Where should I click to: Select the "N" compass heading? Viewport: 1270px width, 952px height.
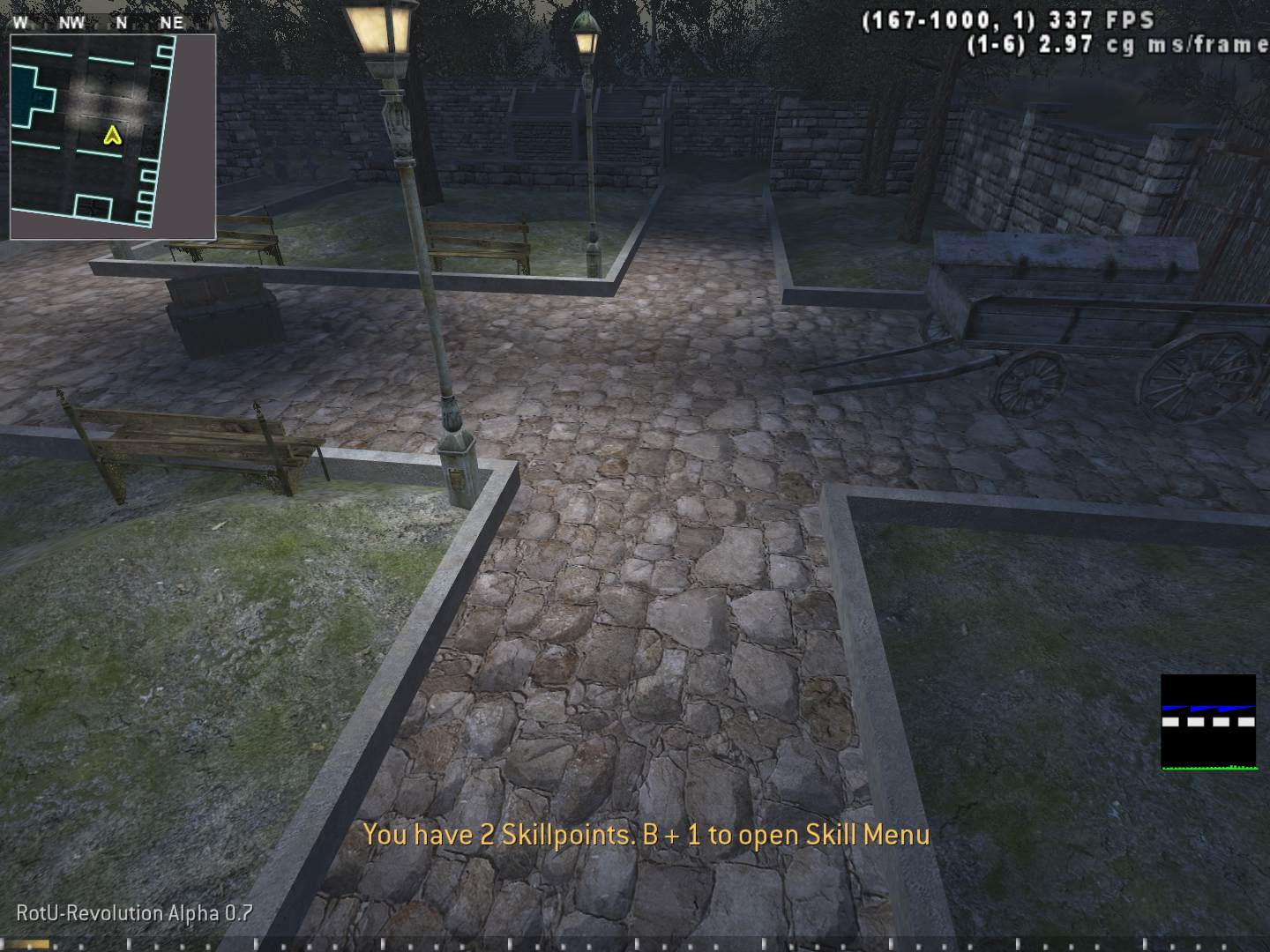click(120, 21)
